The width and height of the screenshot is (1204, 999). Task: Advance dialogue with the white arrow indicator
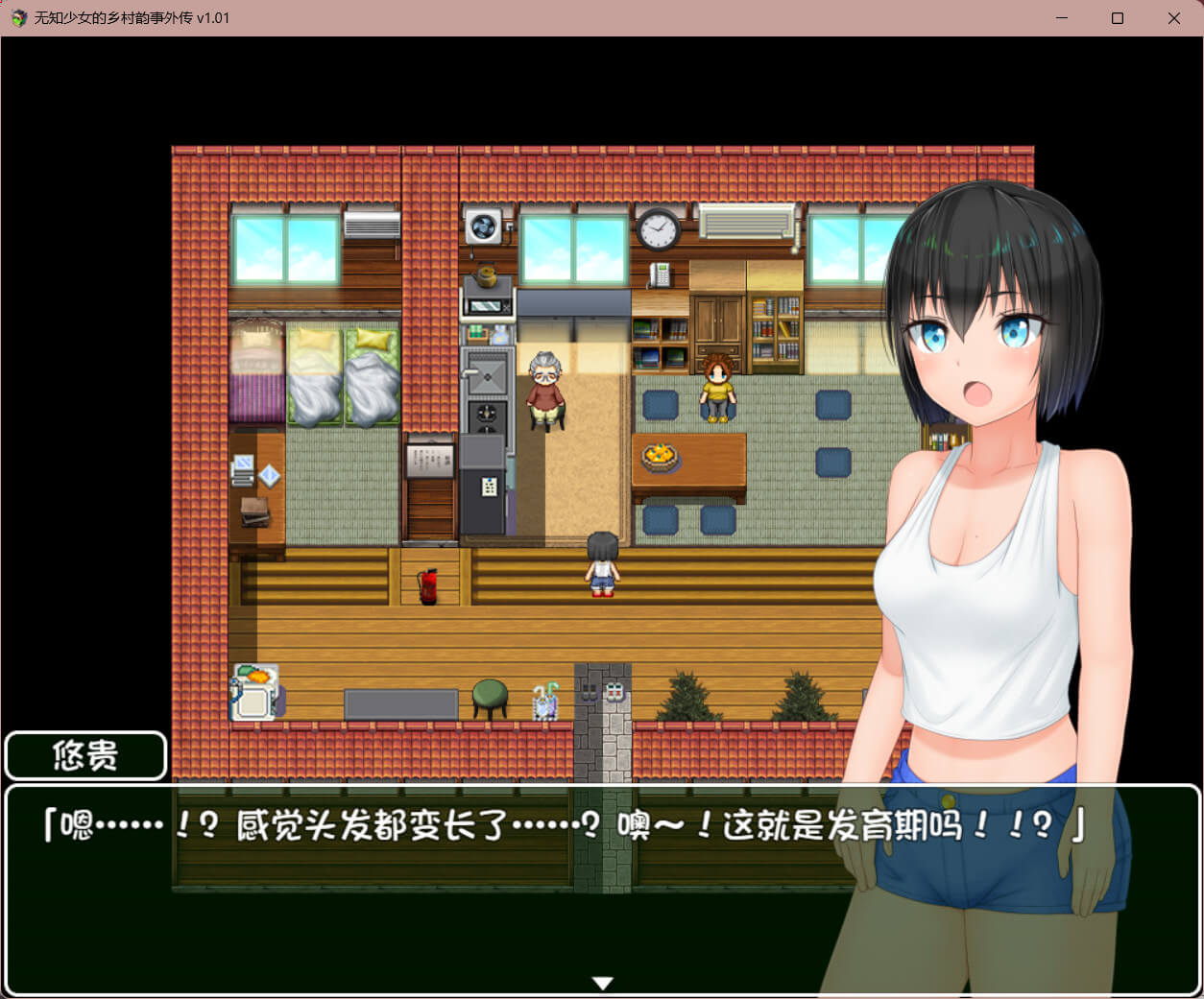tap(602, 983)
